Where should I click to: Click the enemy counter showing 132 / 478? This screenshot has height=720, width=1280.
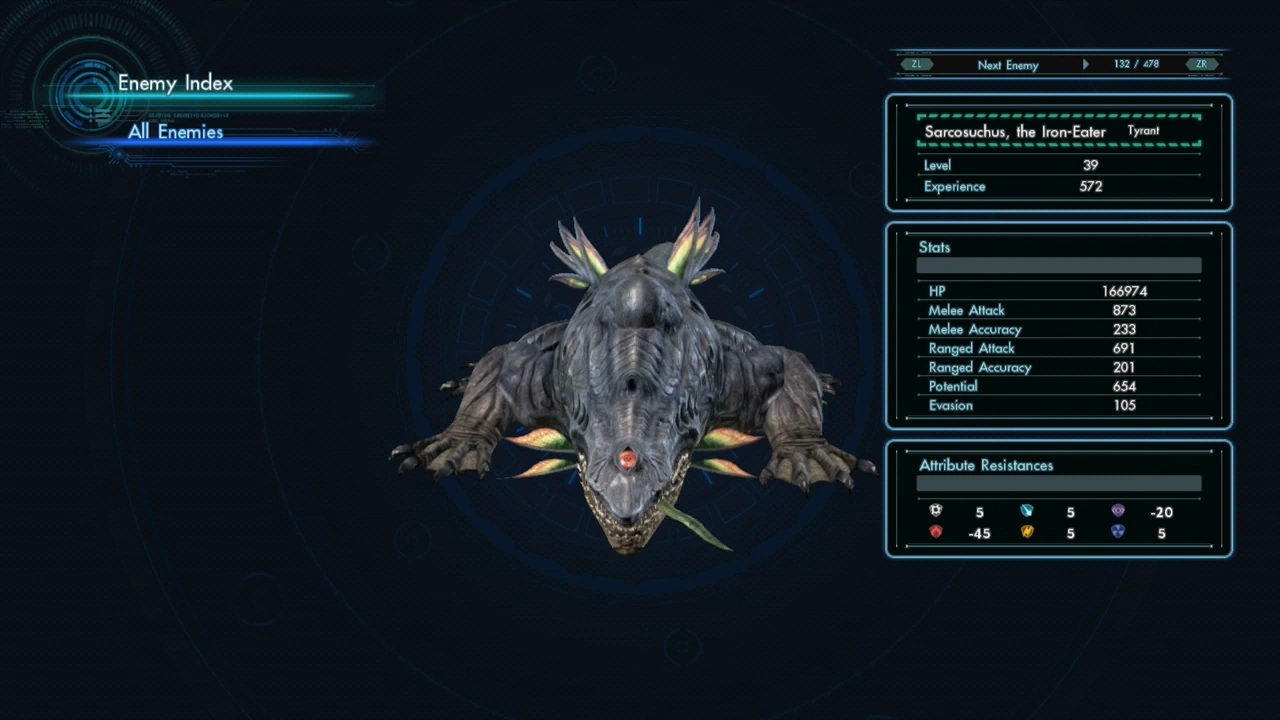click(x=1136, y=64)
